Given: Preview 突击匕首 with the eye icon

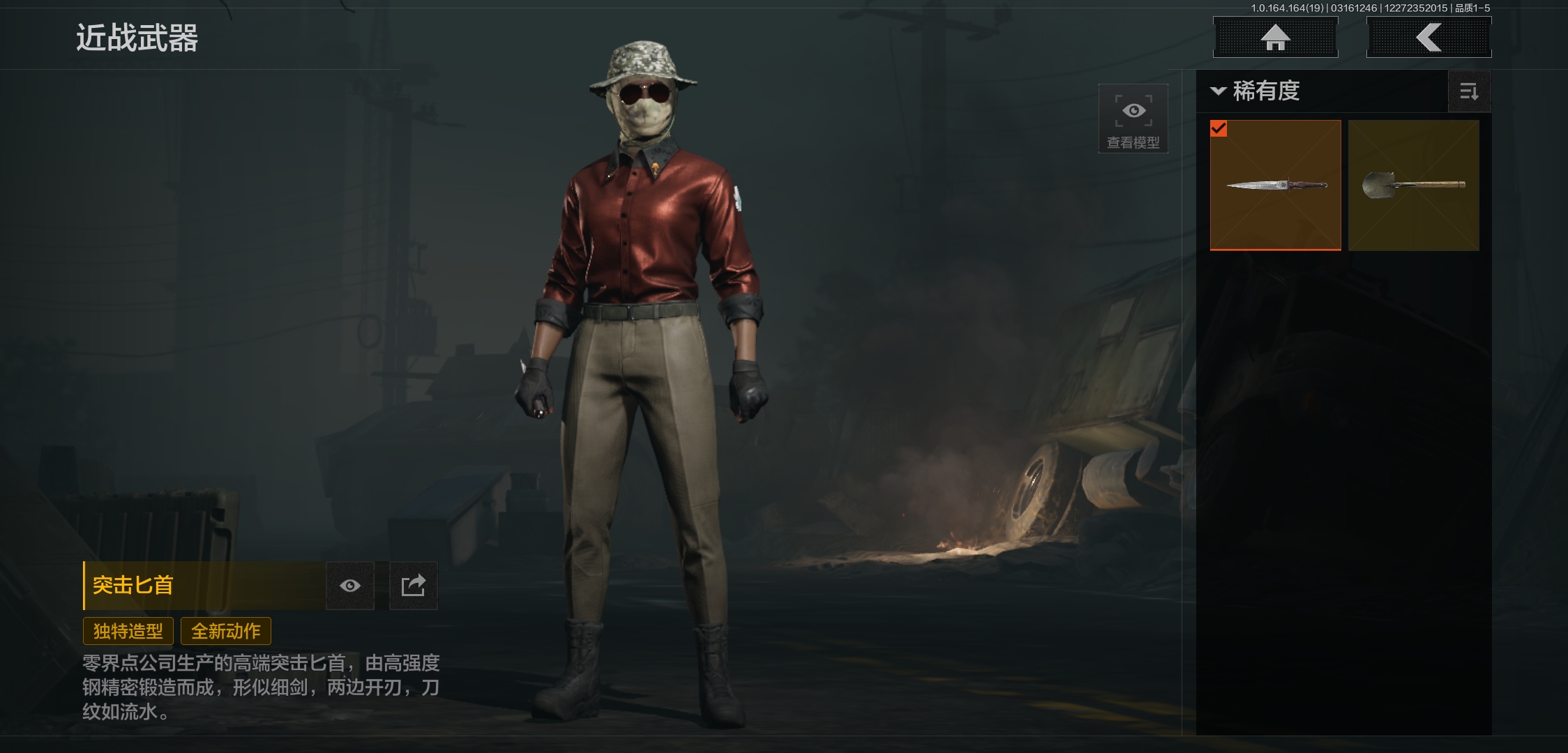Looking at the screenshot, I should [350, 586].
